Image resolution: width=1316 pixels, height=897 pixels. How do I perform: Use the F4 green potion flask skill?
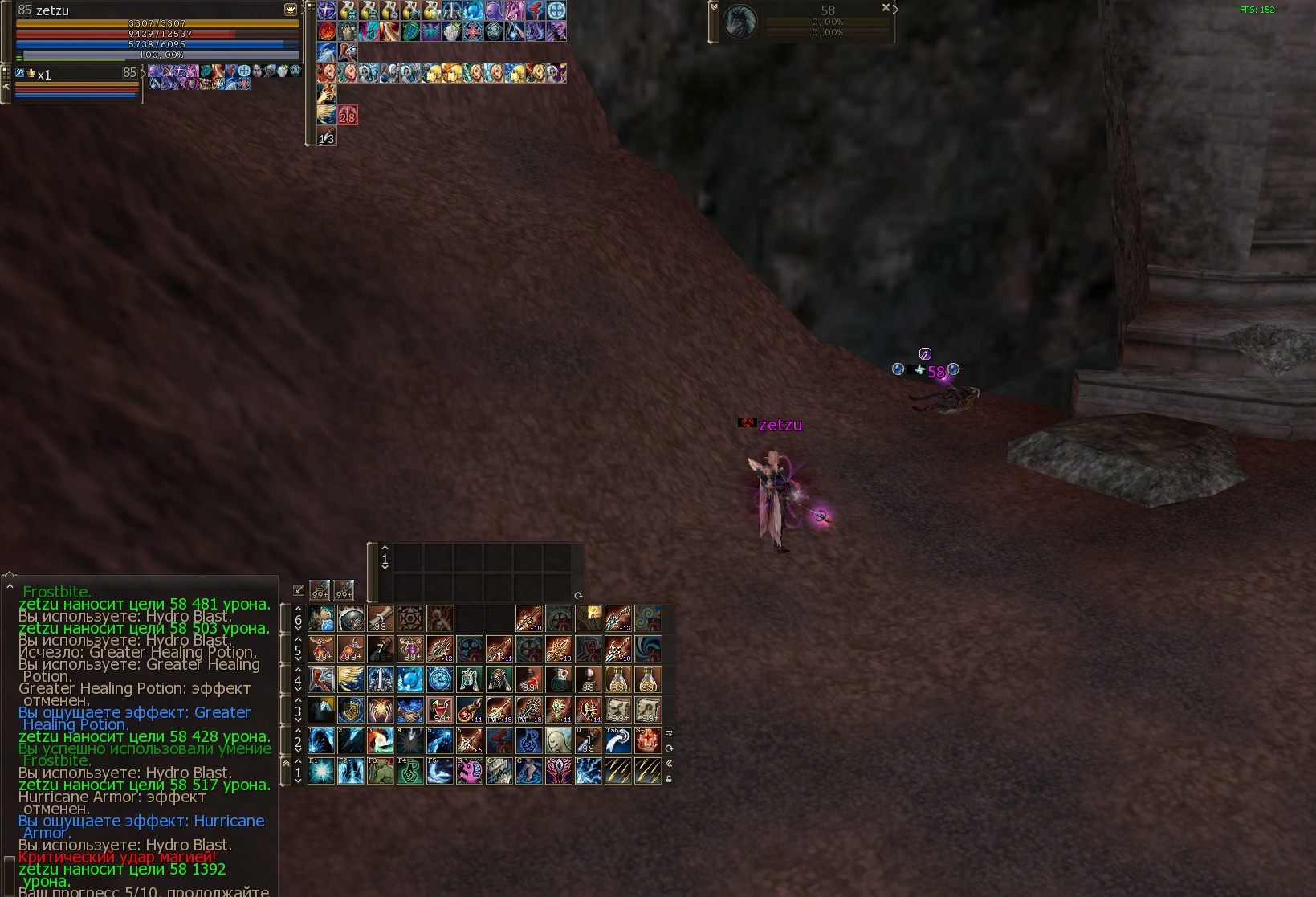pyautogui.click(x=410, y=772)
